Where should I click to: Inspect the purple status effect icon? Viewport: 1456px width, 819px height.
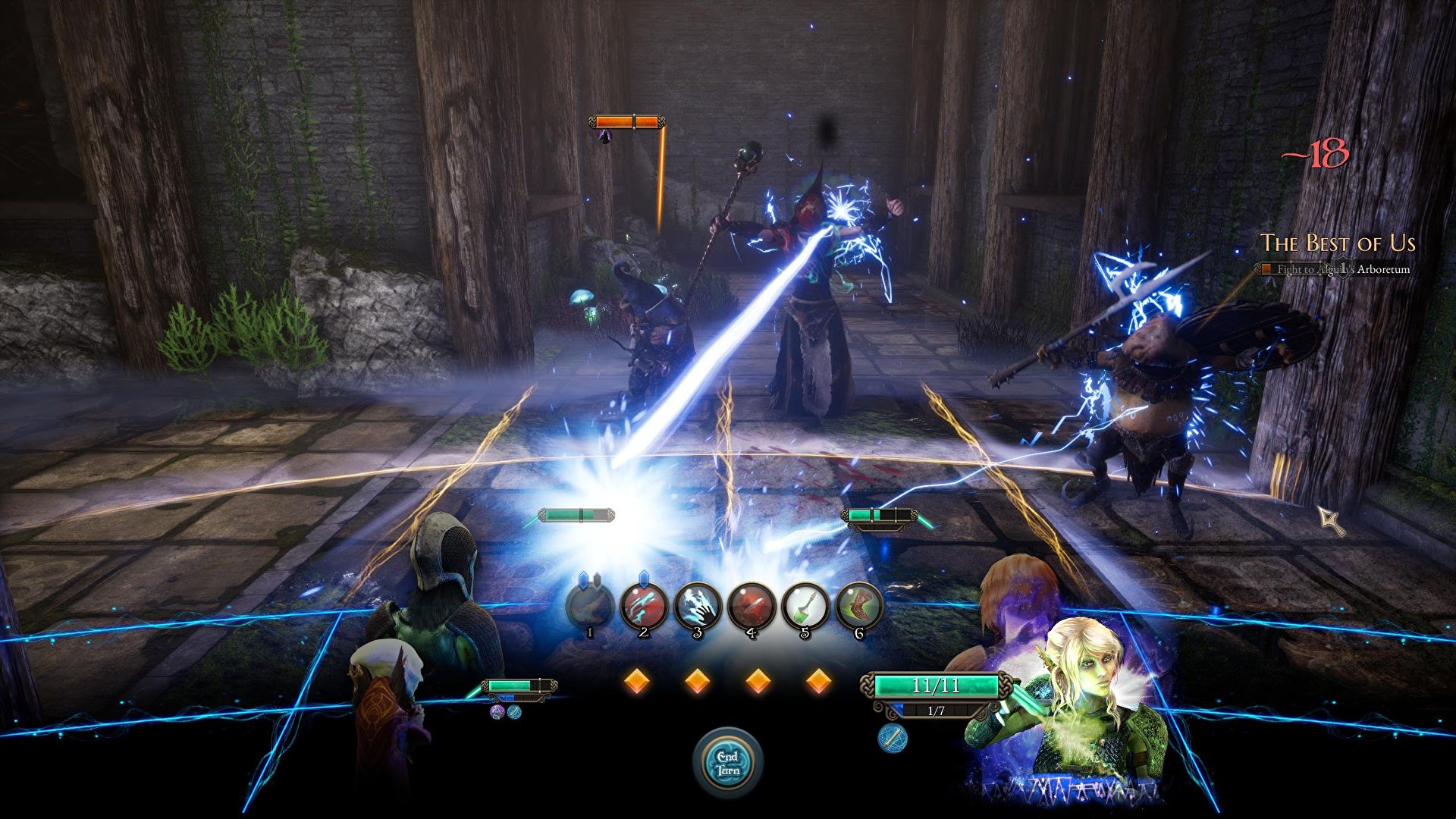pyautogui.click(x=497, y=712)
